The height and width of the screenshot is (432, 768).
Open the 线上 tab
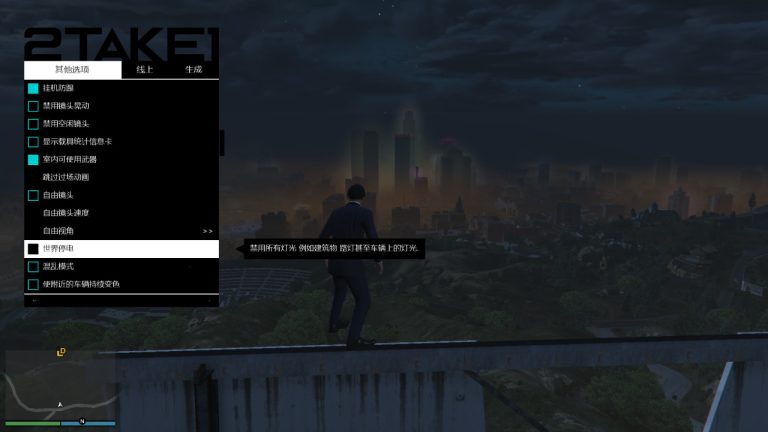tap(145, 69)
